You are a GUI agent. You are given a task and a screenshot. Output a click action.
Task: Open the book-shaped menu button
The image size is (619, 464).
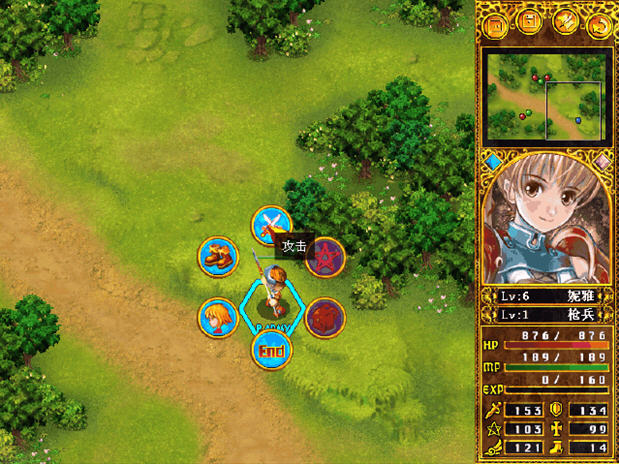496,24
